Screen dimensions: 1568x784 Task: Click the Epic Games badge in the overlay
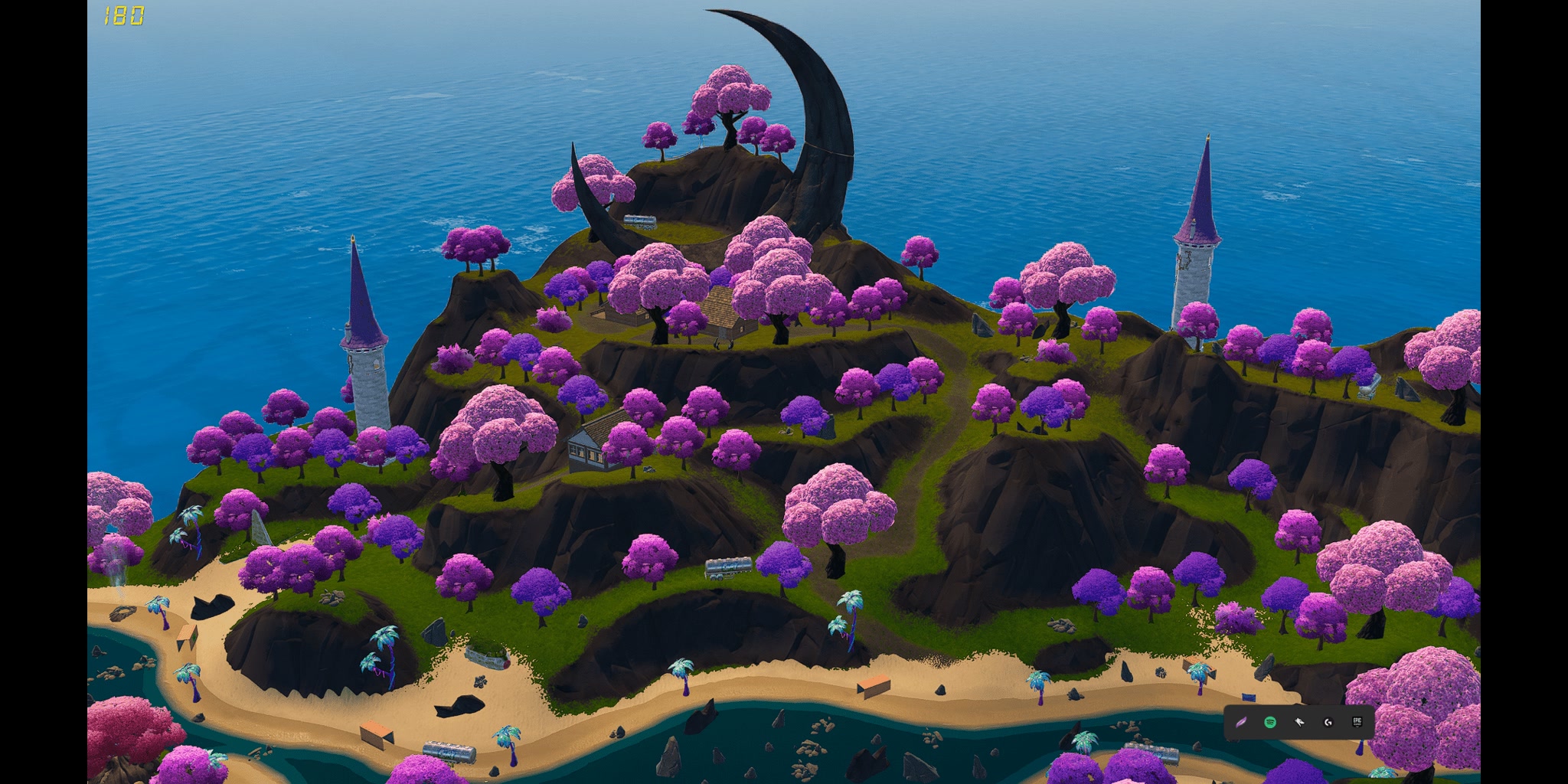[1357, 721]
